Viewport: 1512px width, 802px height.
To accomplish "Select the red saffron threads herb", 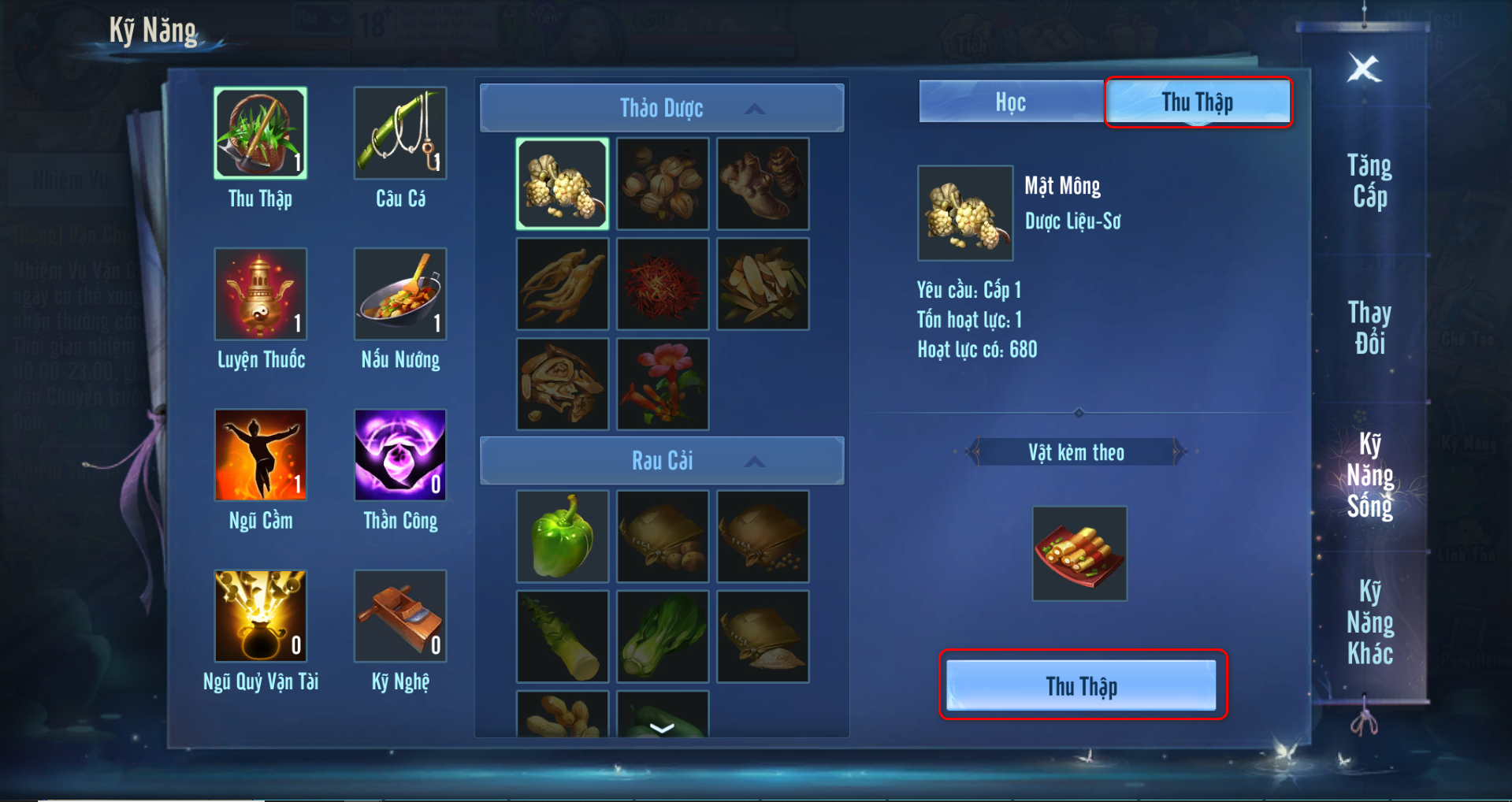I will (x=663, y=284).
